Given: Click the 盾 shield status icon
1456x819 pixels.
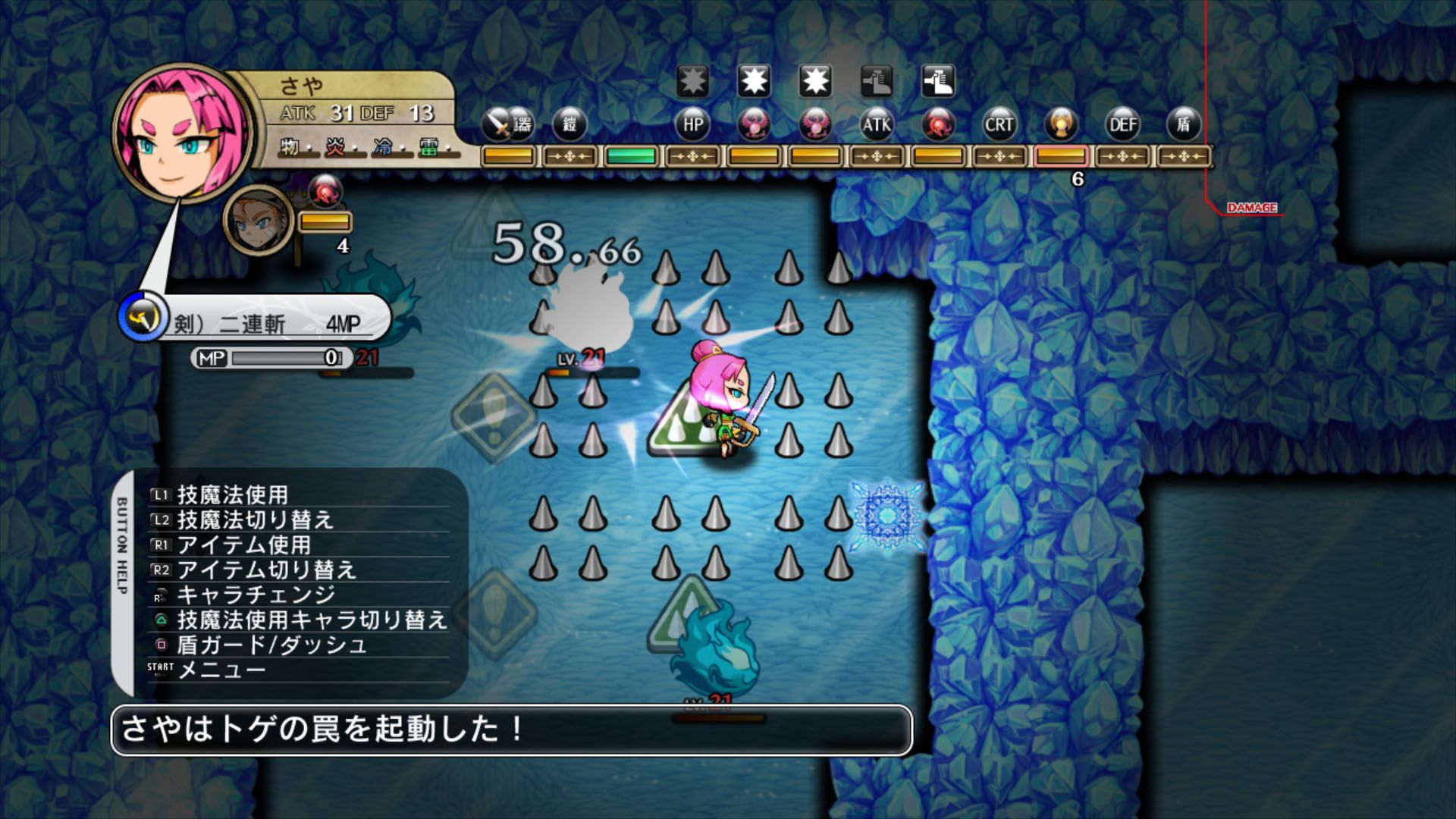Looking at the screenshot, I should (x=1183, y=125).
